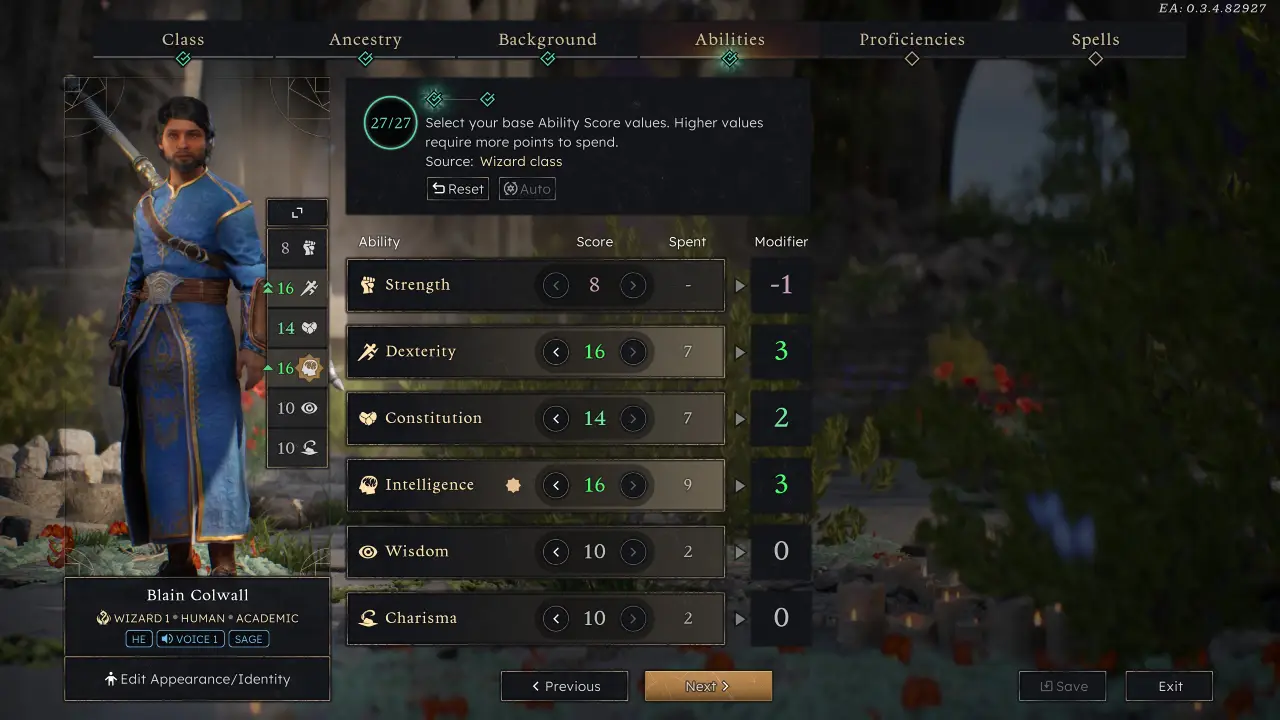Click the Intelligence brain icon

tap(368, 484)
